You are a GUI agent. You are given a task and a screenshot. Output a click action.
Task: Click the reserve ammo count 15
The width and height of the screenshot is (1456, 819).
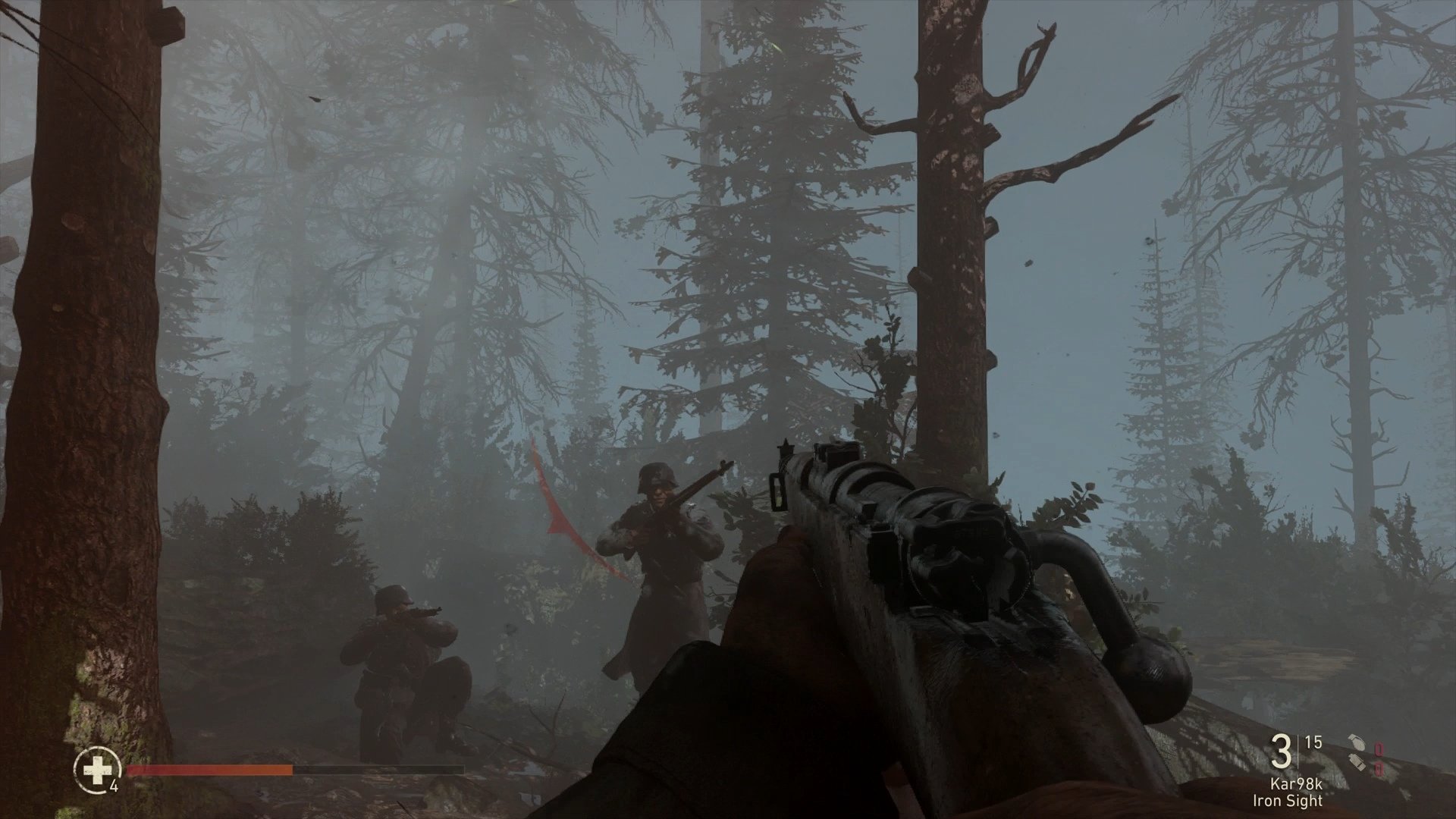pyautogui.click(x=1313, y=742)
